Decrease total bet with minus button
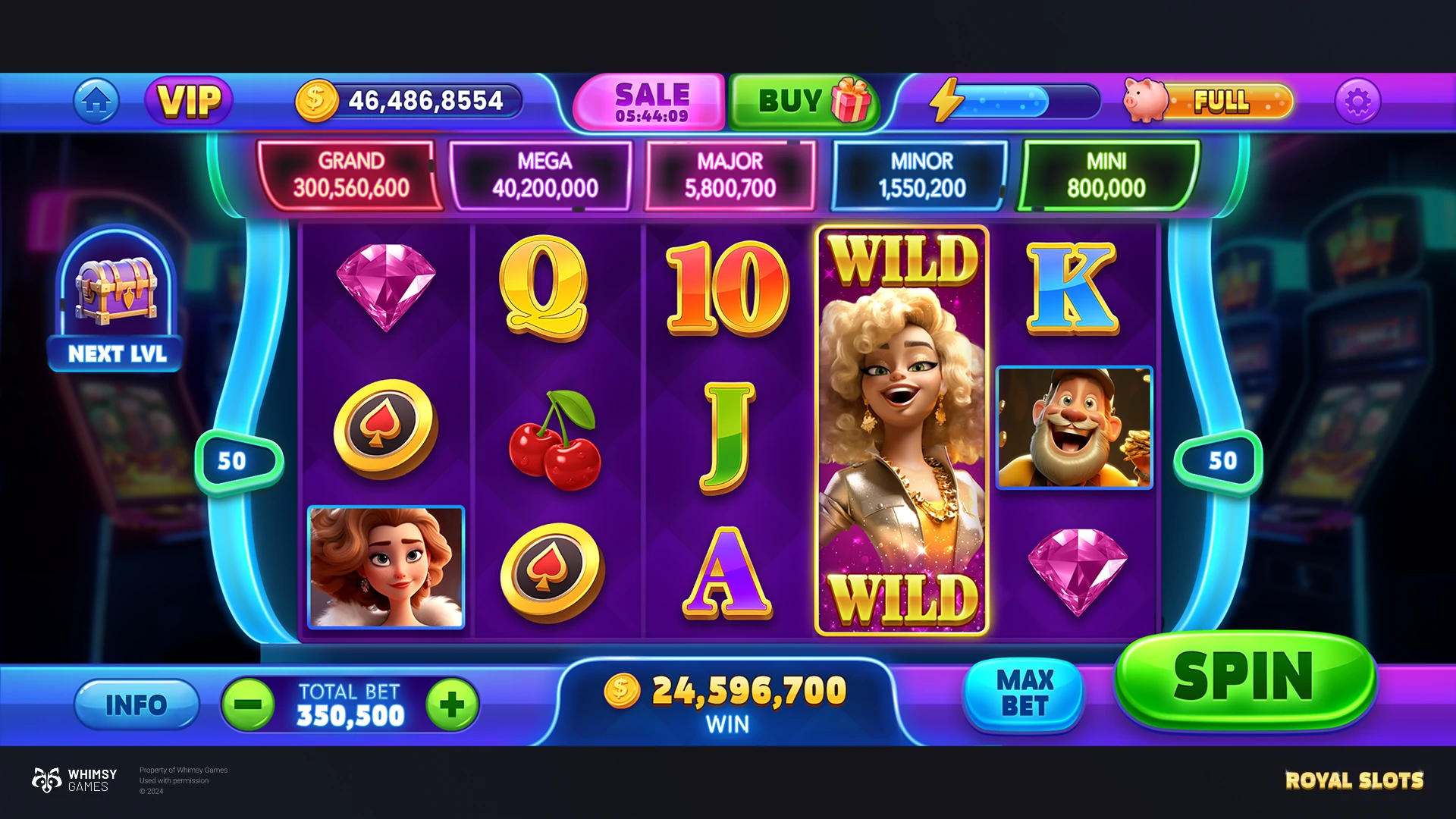This screenshot has width=1456, height=819. click(x=248, y=704)
